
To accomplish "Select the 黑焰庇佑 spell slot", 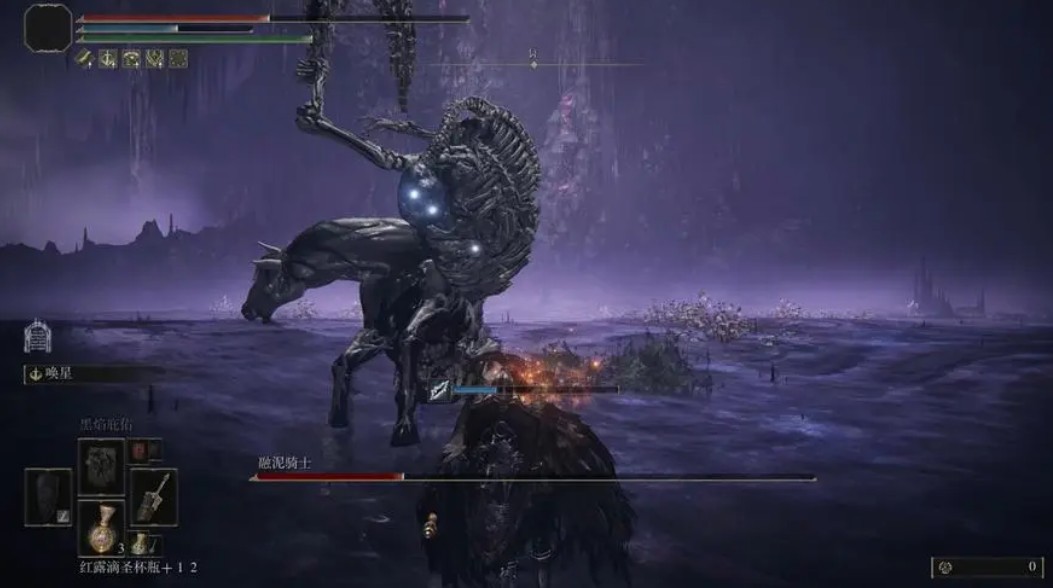I will pos(102,463).
